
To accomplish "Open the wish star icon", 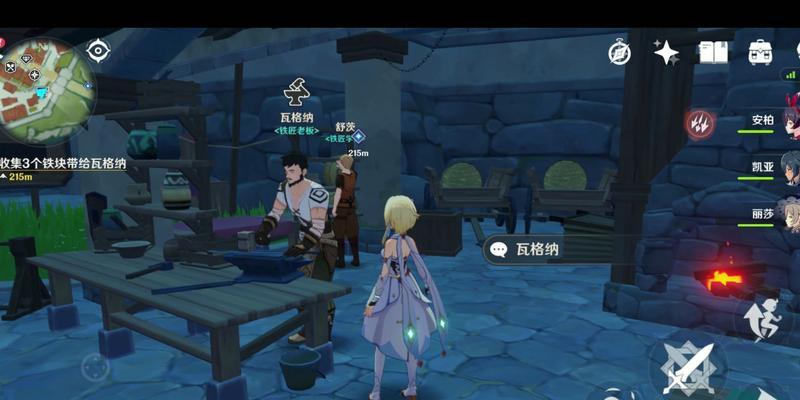I will (666, 52).
